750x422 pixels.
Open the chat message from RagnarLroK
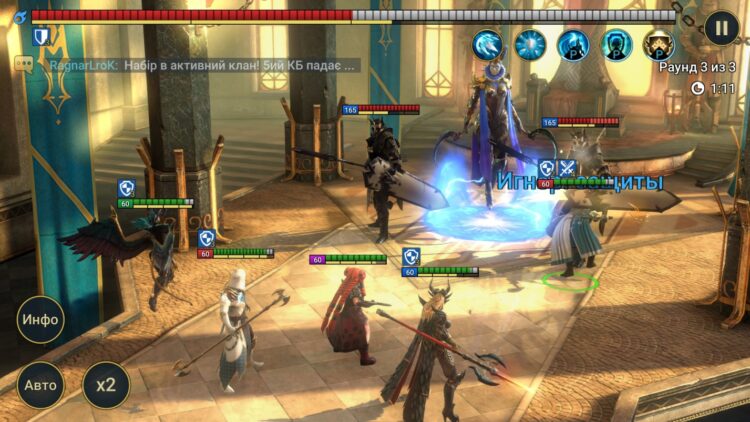pos(200,64)
